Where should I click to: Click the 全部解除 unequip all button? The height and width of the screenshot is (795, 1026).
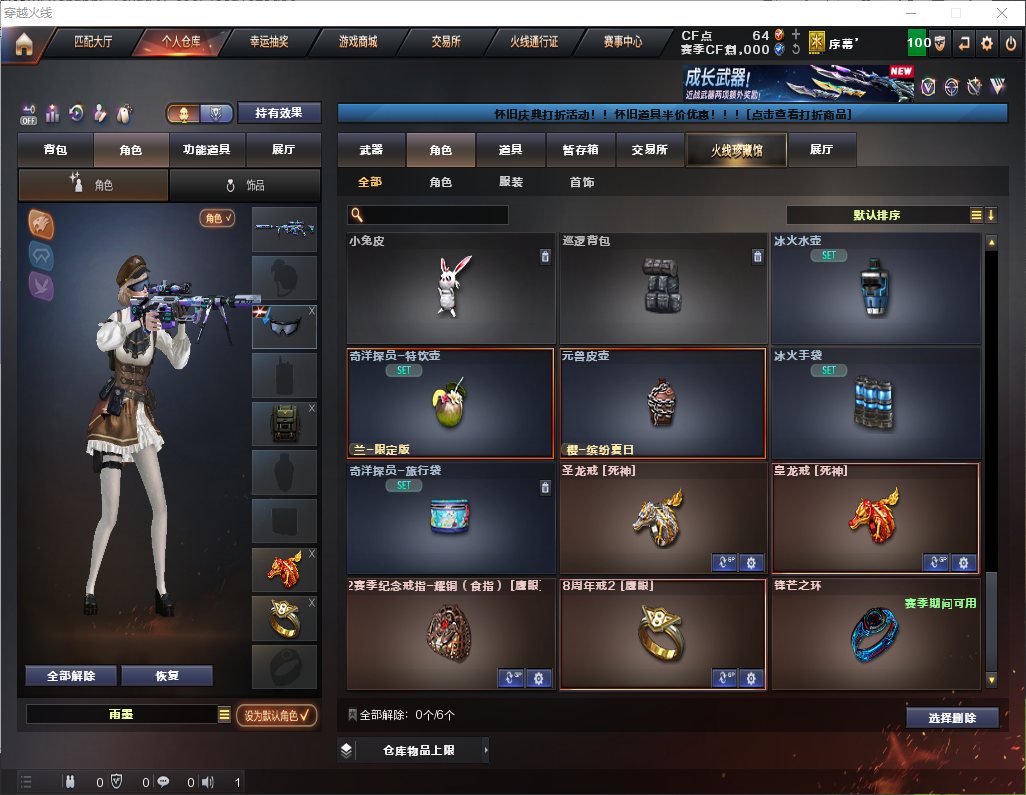point(70,676)
